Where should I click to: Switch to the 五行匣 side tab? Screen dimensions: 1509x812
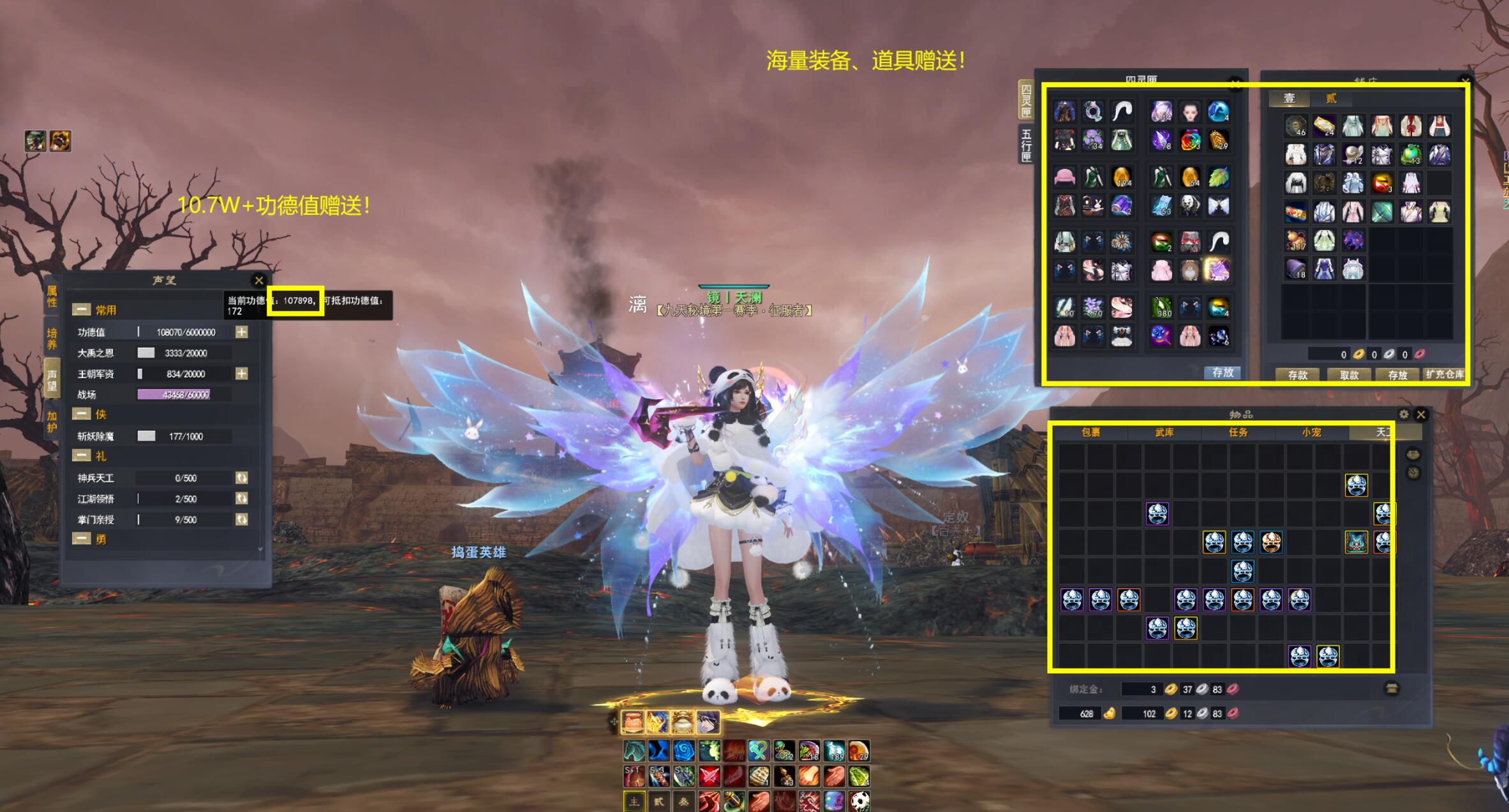pos(1026,145)
